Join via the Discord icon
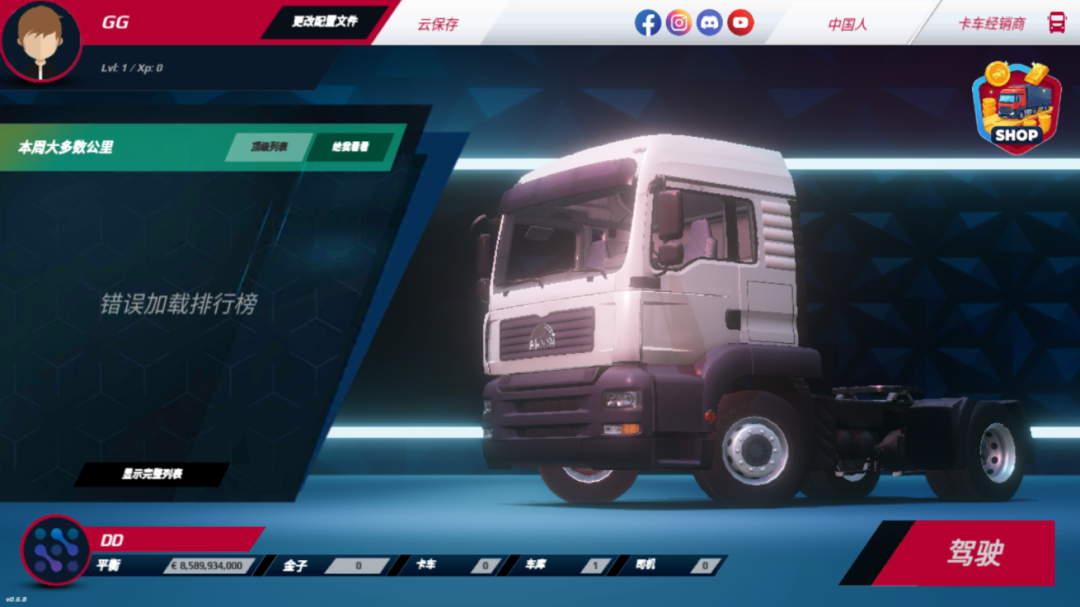This screenshot has height=607, width=1080. (710, 22)
